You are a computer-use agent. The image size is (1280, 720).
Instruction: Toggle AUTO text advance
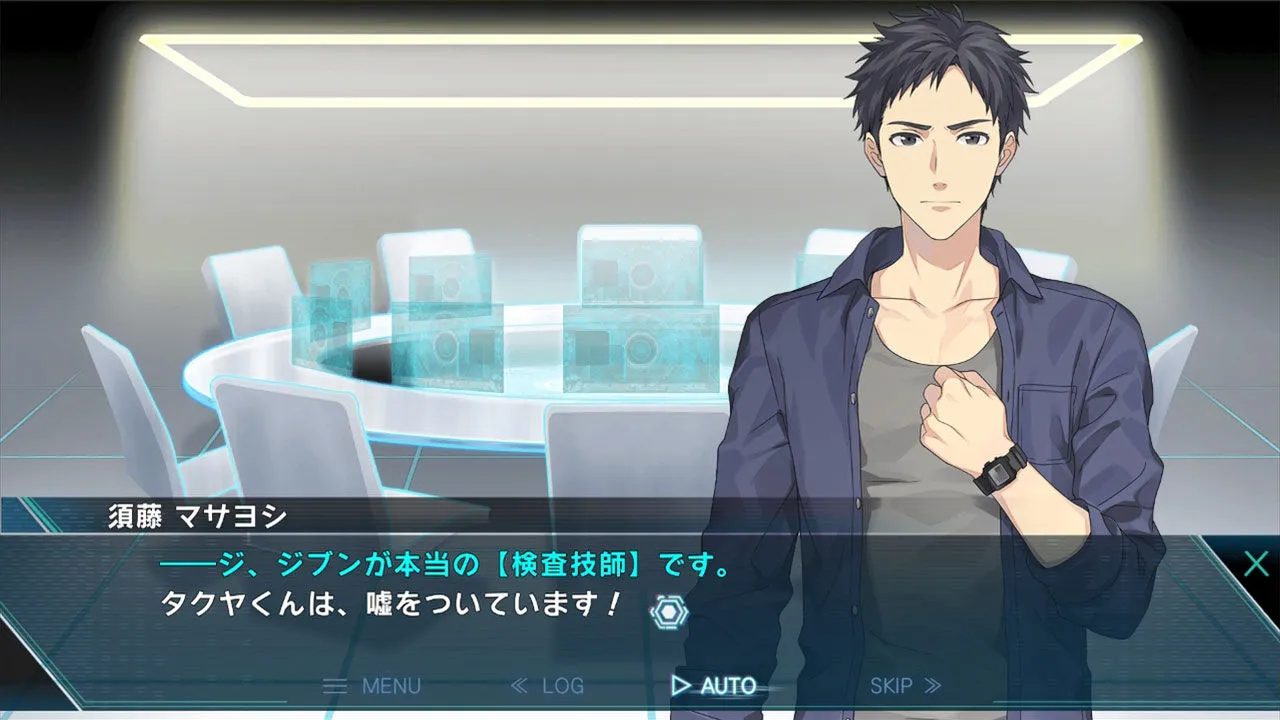click(x=714, y=686)
